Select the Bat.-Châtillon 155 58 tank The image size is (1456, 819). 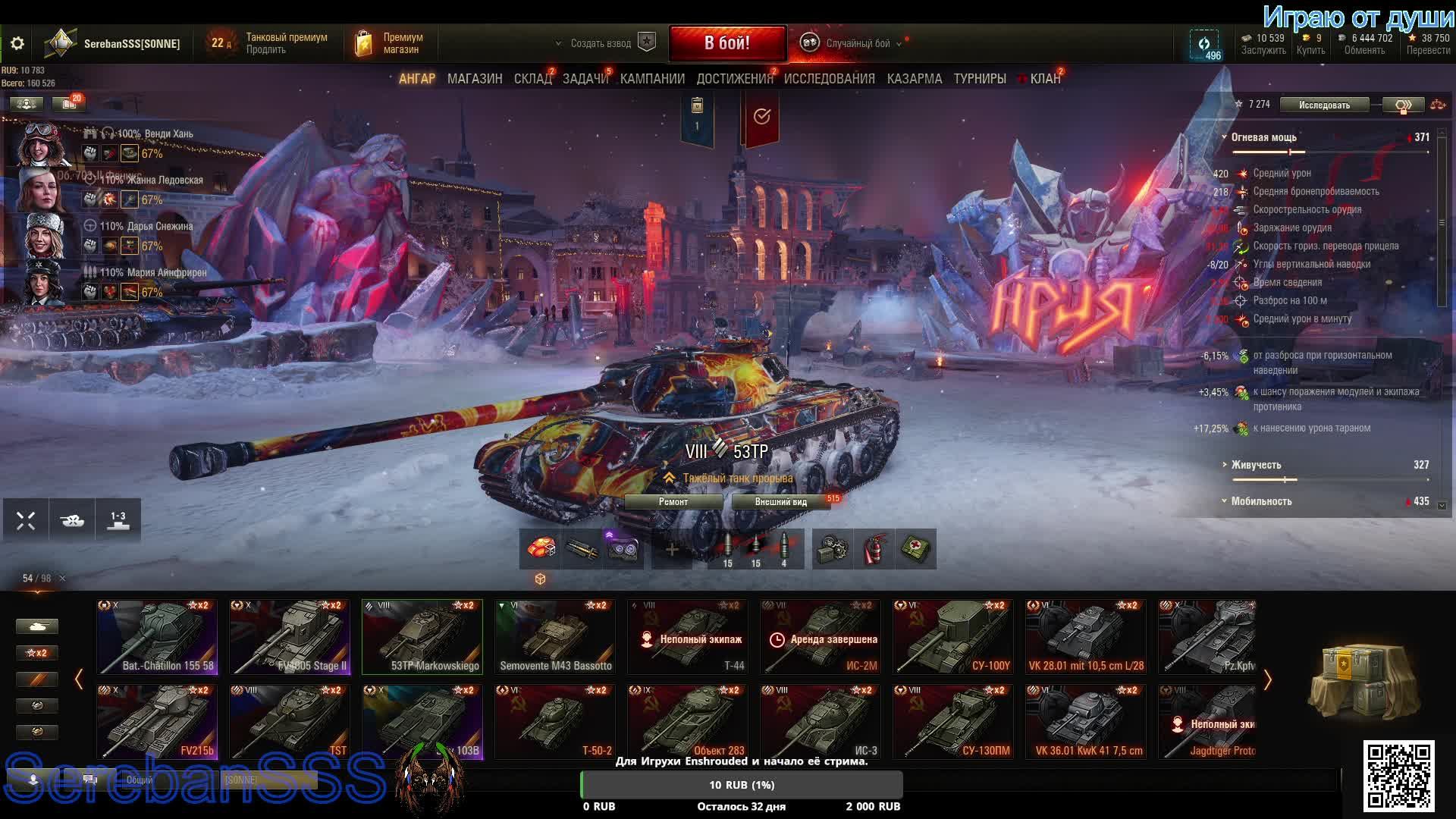coord(157,637)
